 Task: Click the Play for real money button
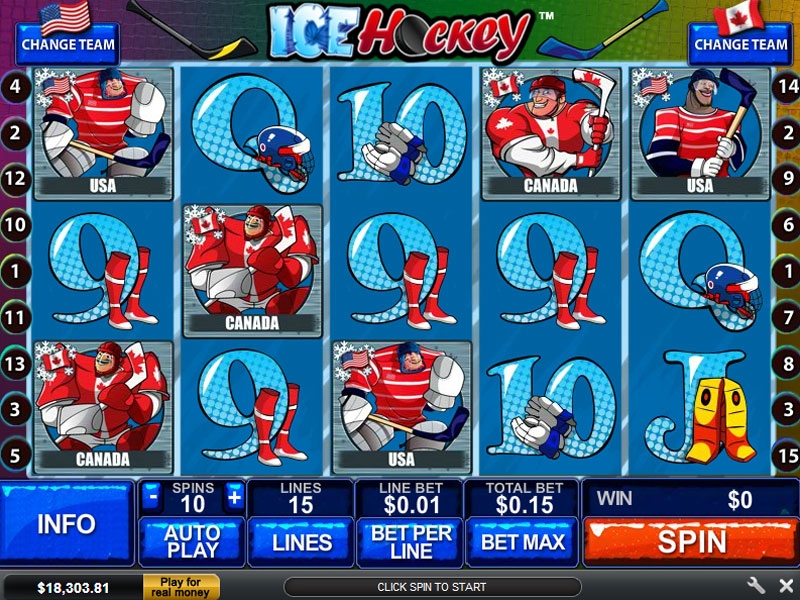(181, 586)
